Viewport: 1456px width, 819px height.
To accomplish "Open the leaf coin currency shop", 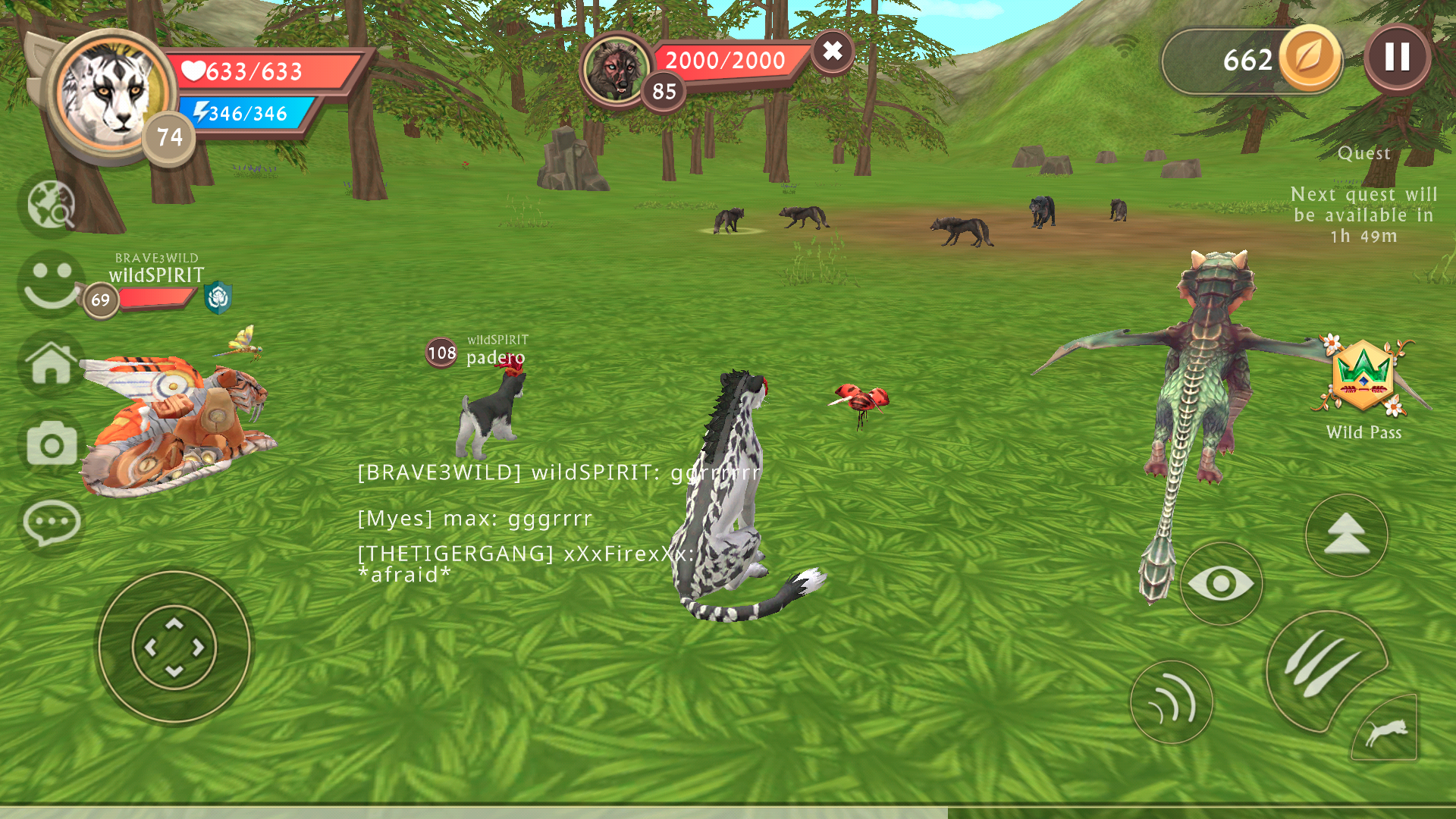I will 1309,59.
